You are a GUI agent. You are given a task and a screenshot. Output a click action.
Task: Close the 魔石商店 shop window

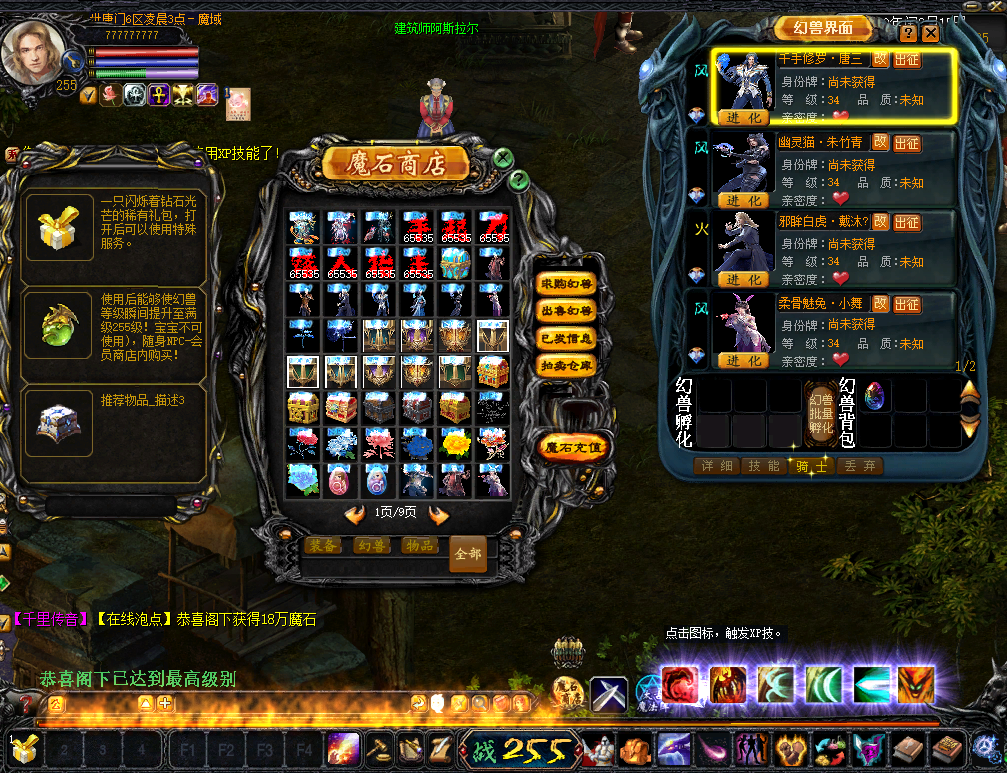pyautogui.click(x=503, y=157)
